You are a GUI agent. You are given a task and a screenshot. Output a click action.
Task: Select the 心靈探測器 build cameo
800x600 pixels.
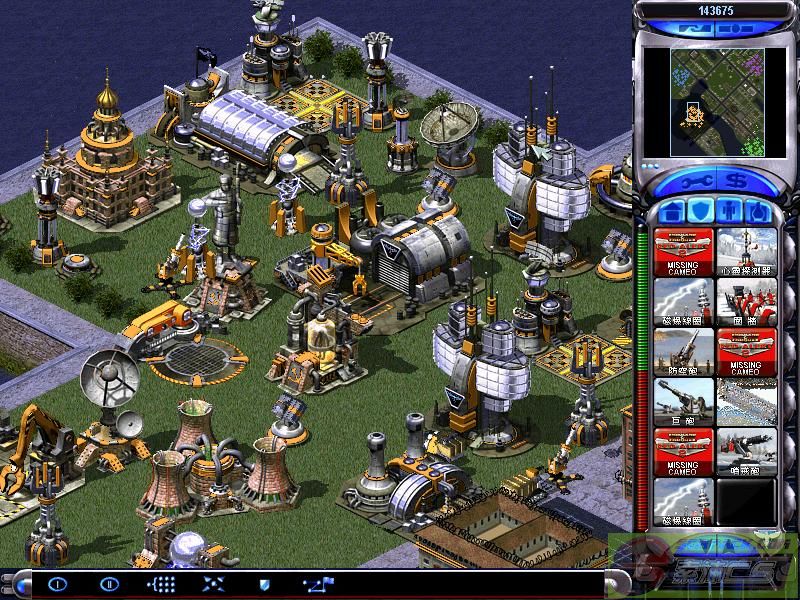(747, 252)
